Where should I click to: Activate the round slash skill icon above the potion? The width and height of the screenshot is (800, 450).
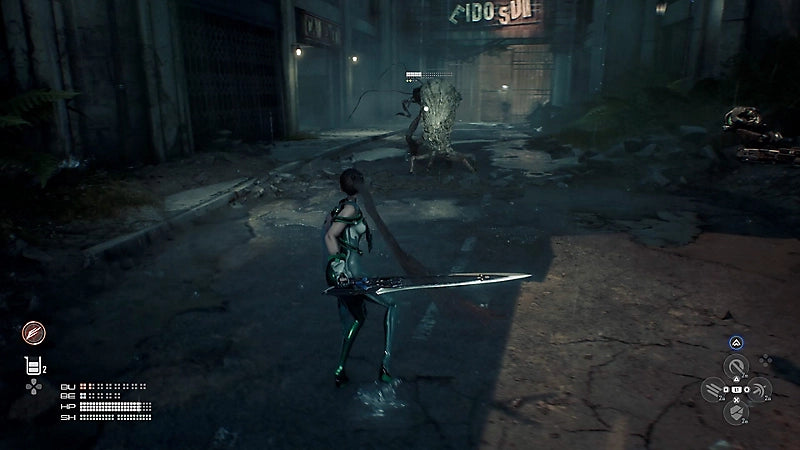point(33,333)
